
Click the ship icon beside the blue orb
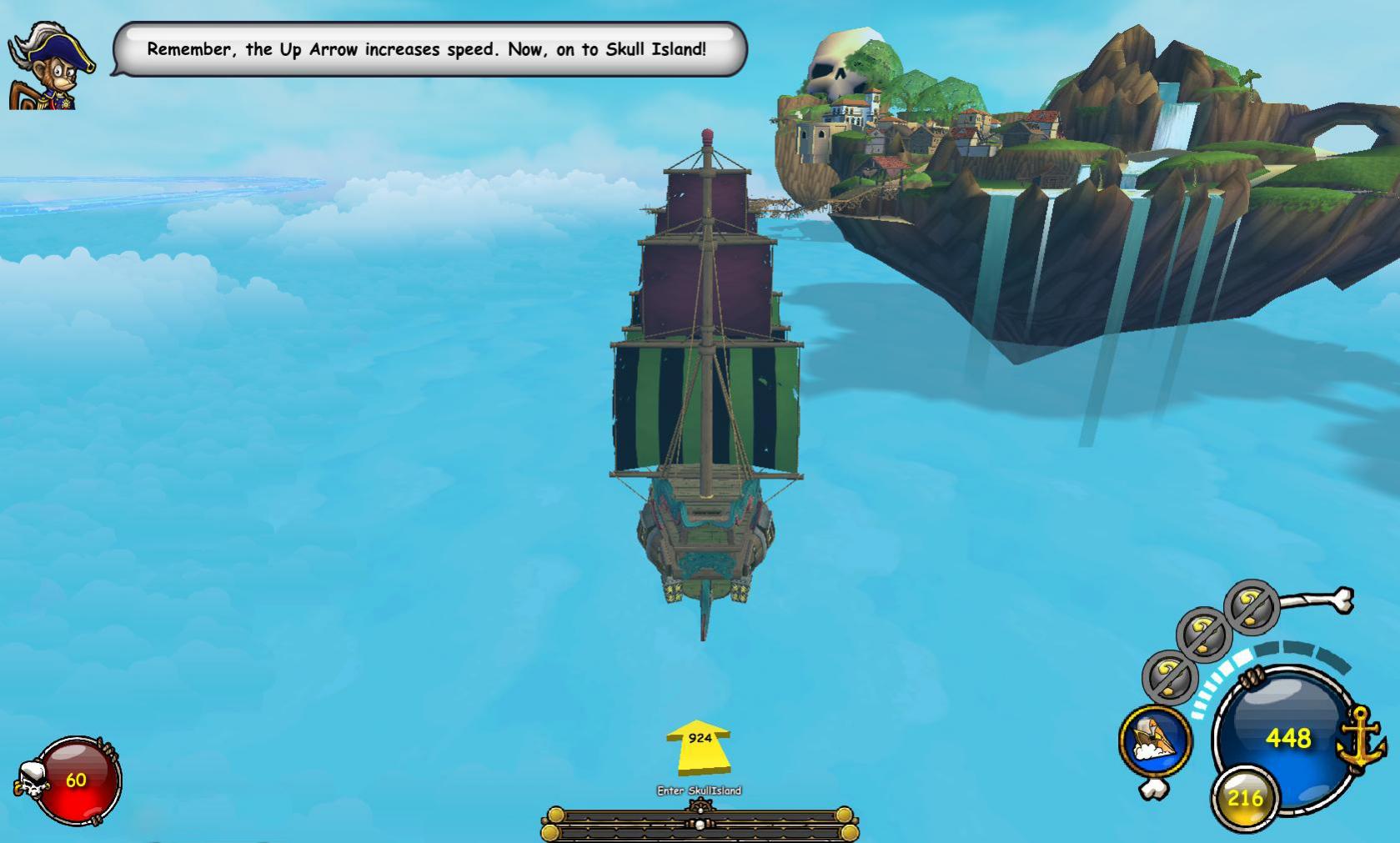[1155, 740]
